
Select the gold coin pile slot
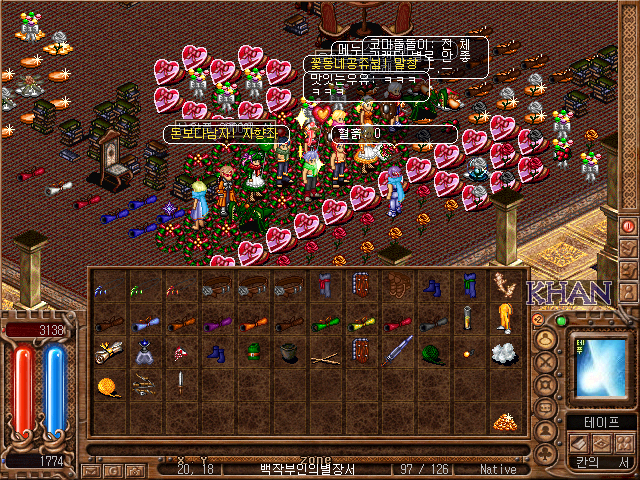pos(503,421)
